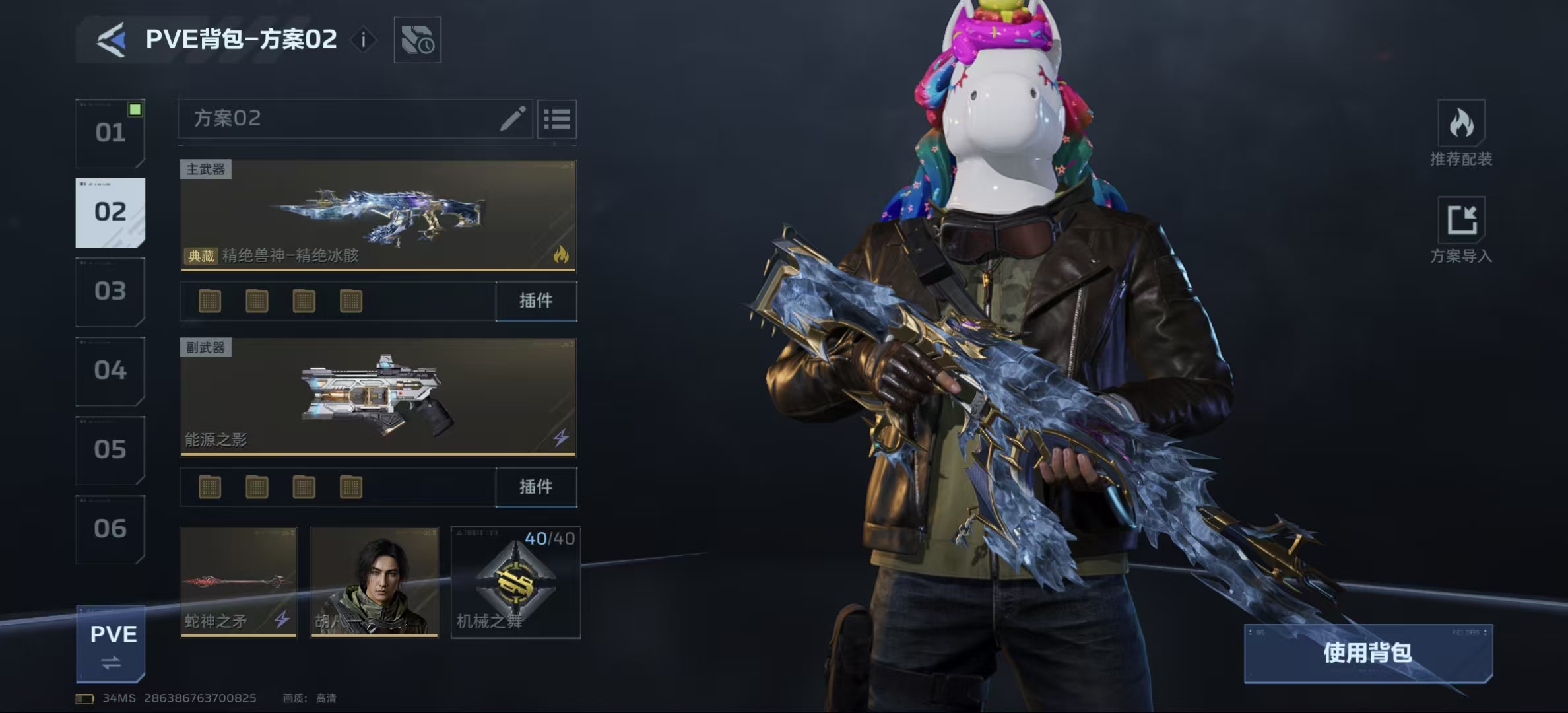Select loadout slot 06
The height and width of the screenshot is (713, 1568).
110,529
